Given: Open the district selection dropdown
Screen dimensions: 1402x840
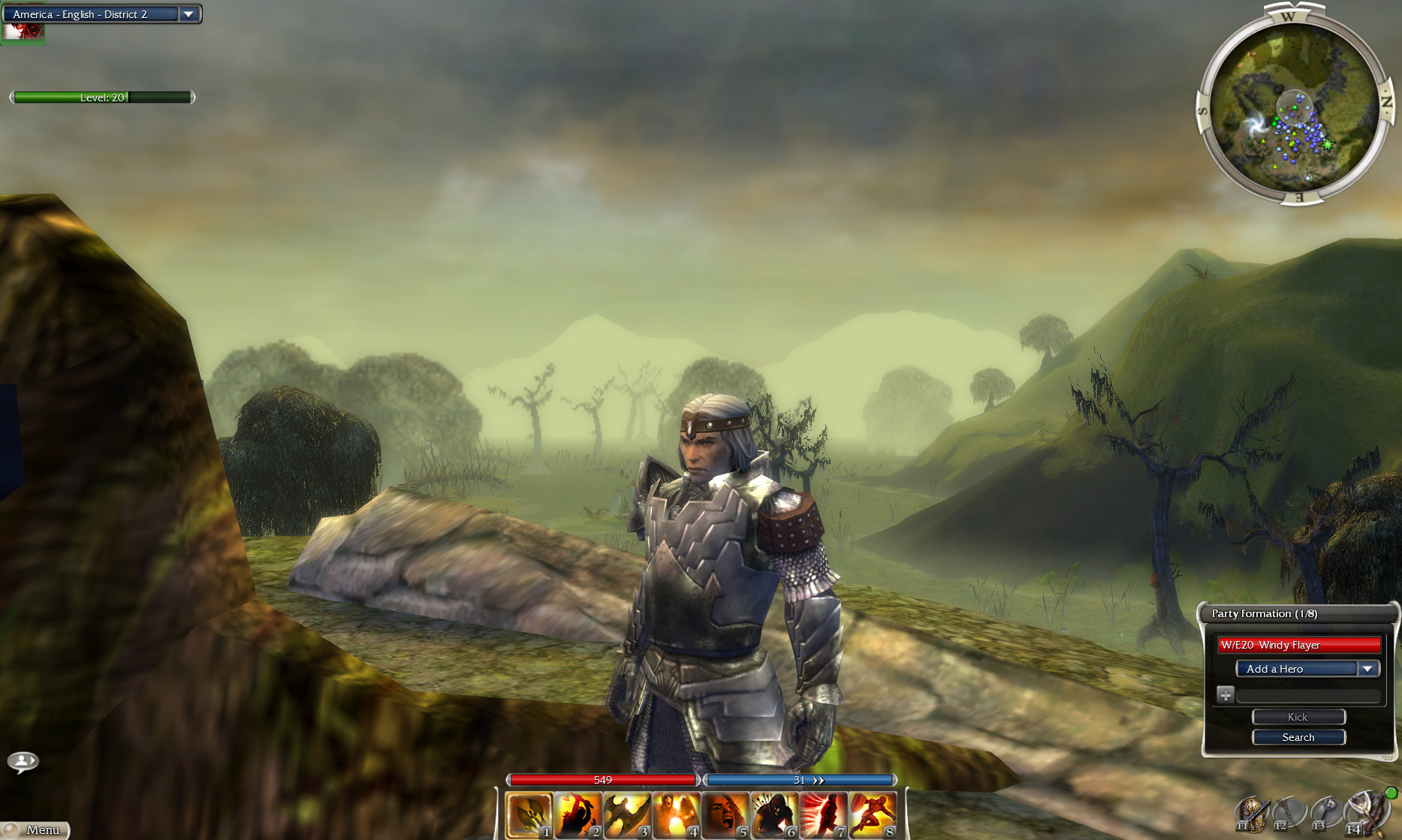Looking at the screenshot, I should tap(188, 14).
